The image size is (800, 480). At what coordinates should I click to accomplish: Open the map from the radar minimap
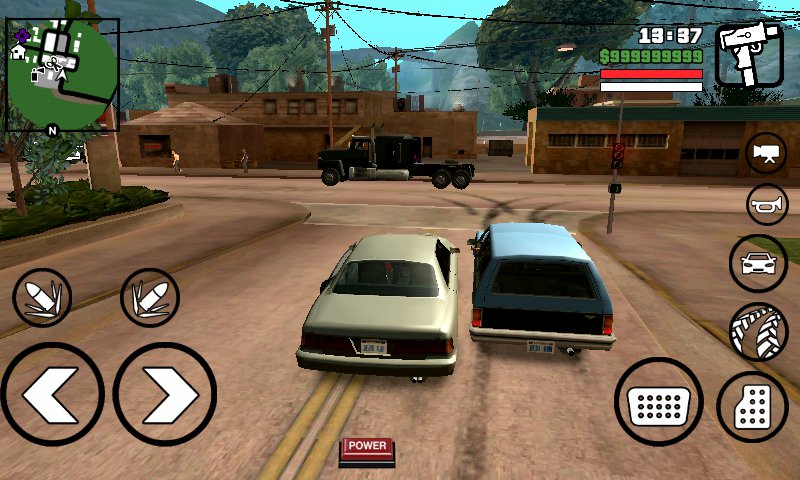[x=62, y=74]
